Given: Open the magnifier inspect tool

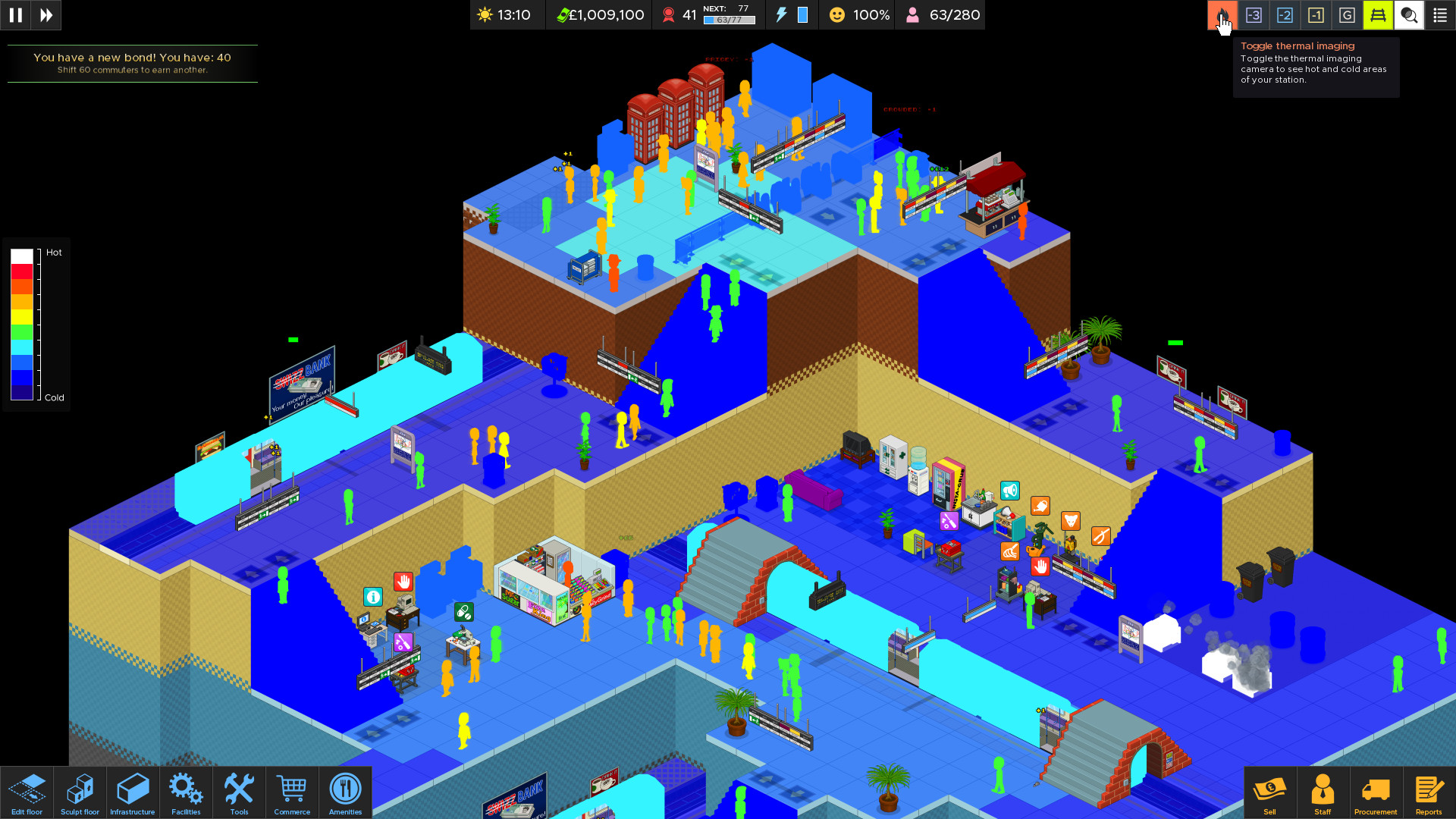Looking at the screenshot, I should (1409, 15).
